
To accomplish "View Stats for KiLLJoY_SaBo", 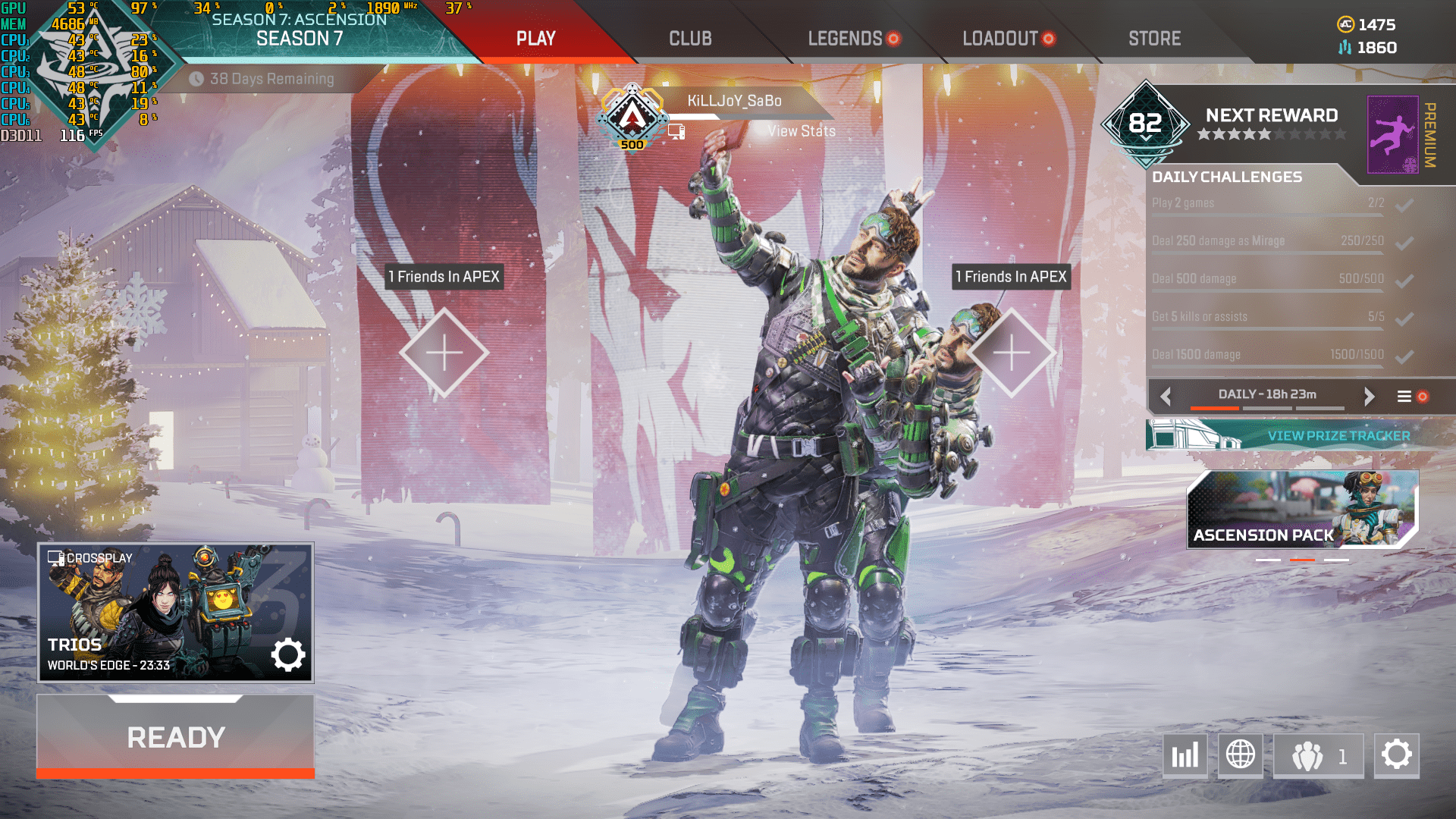I will [x=801, y=131].
